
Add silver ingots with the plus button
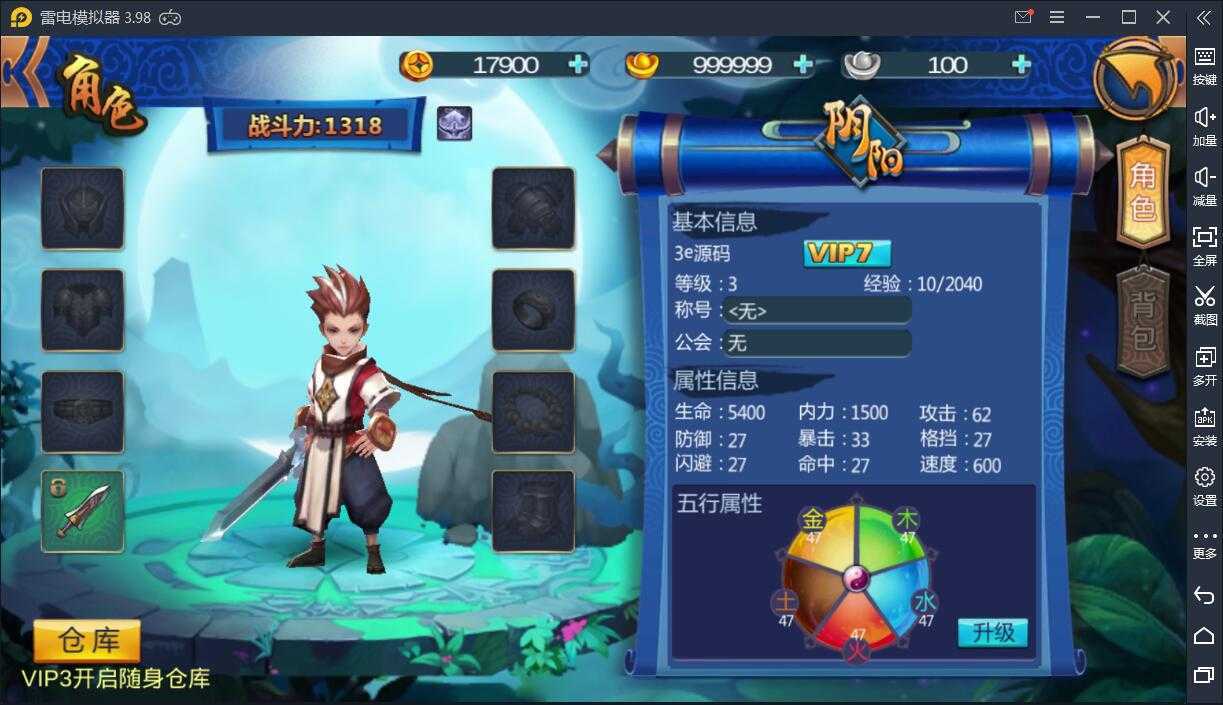(1020, 65)
